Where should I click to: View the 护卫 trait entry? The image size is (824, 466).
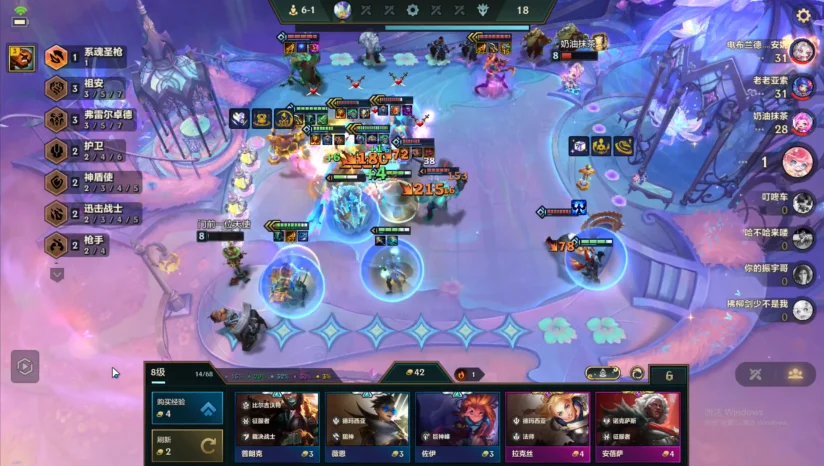point(85,151)
